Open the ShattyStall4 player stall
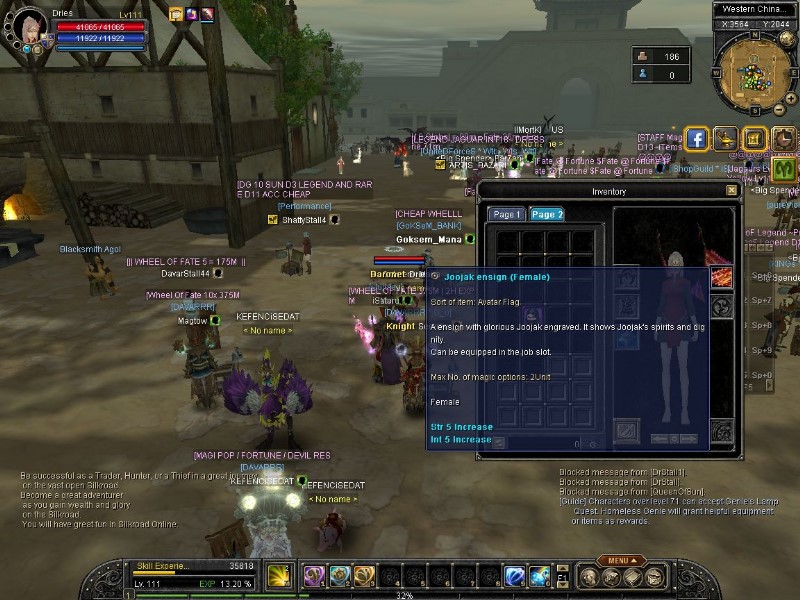This screenshot has height=600, width=800. coord(304,220)
